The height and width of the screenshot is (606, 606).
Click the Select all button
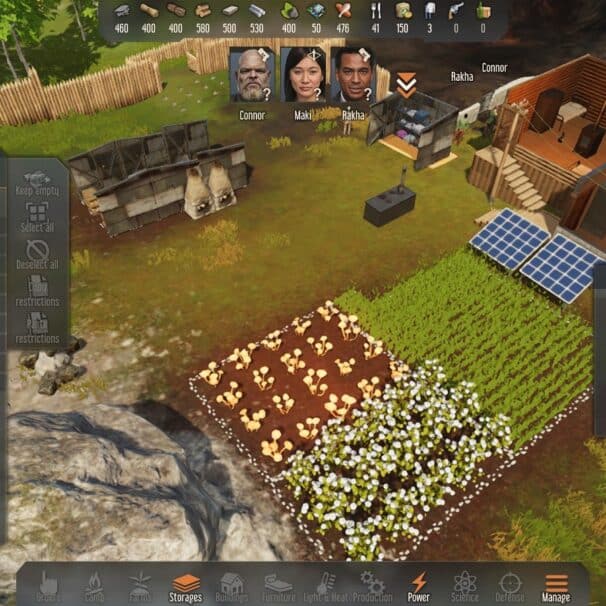38,217
